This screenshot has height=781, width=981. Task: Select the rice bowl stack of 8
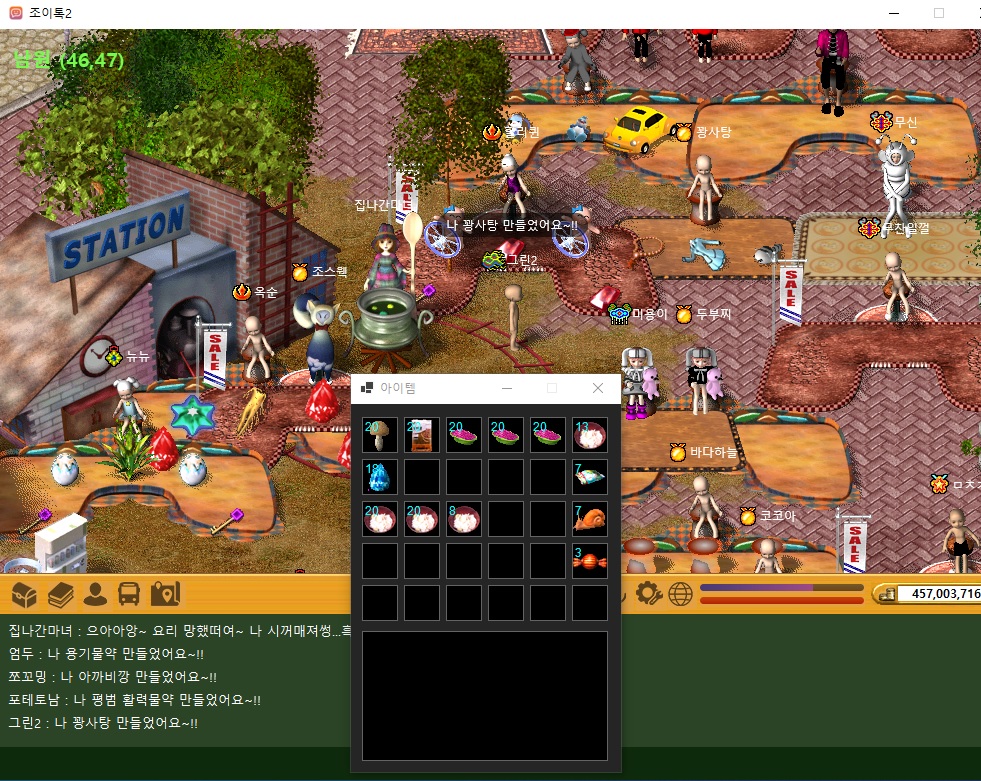click(x=464, y=519)
